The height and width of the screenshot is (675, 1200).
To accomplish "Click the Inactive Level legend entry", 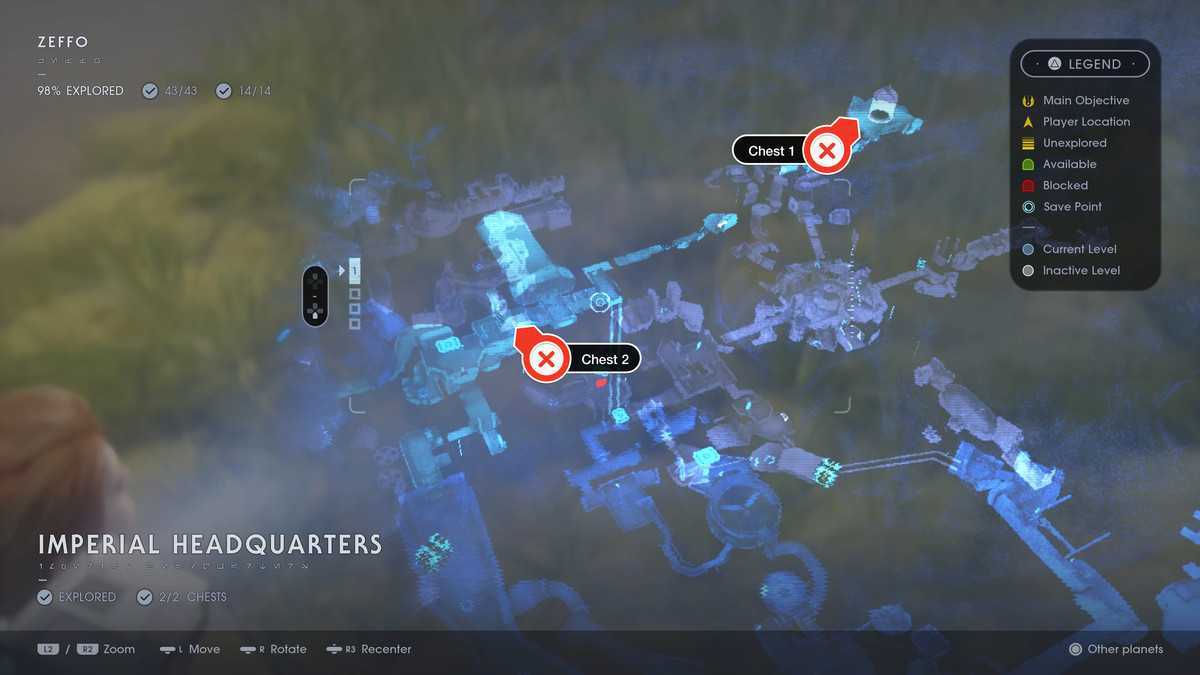I will click(x=1081, y=270).
